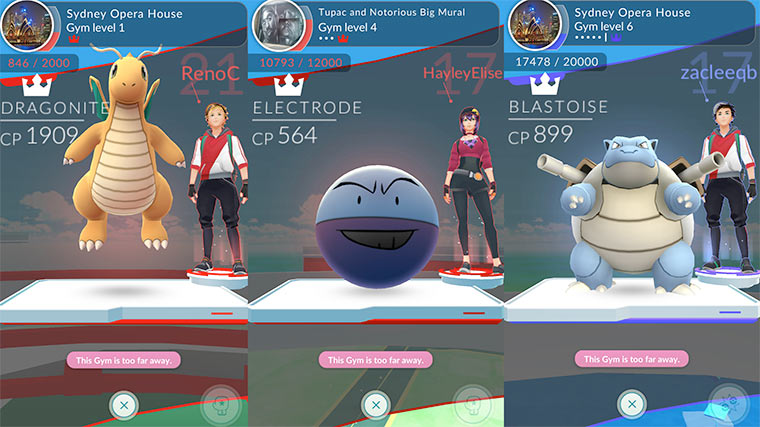Tap the battle button in zacleeqb's Blastoise gym
The image size is (760, 427).
(x=729, y=404)
